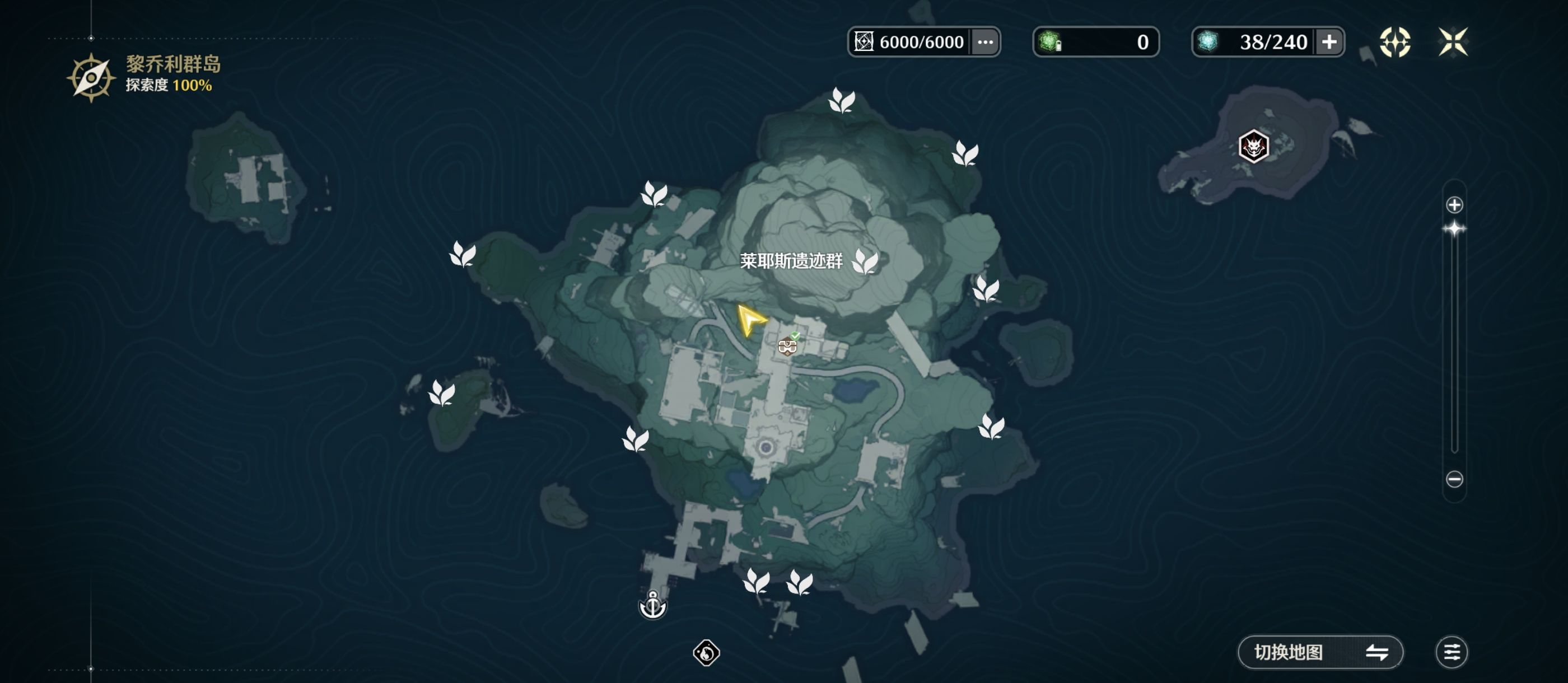Select the northernmost plant marker
1568x683 pixels.
click(842, 100)
